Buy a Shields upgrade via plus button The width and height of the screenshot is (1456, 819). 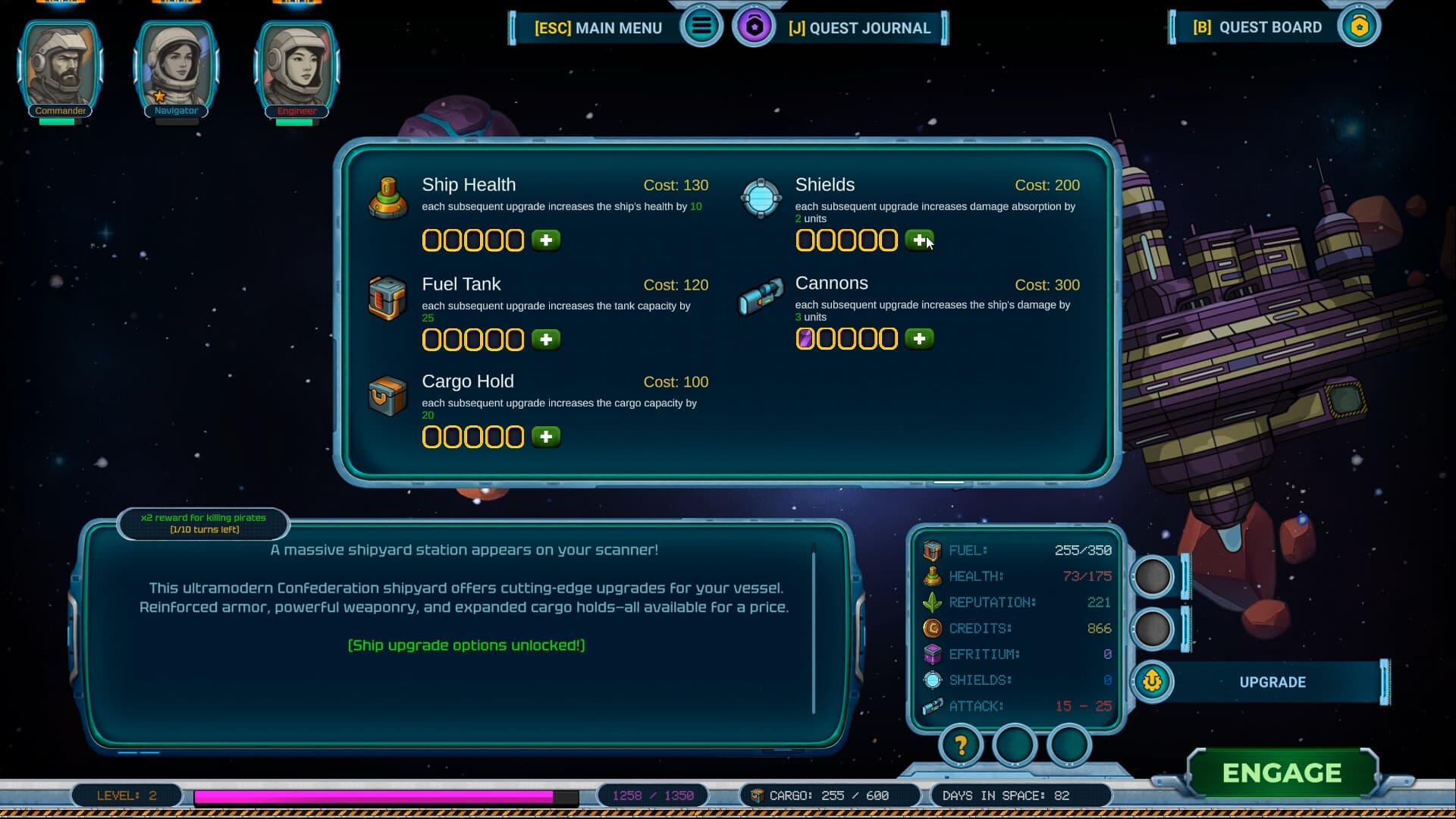[x=919, y=240]
